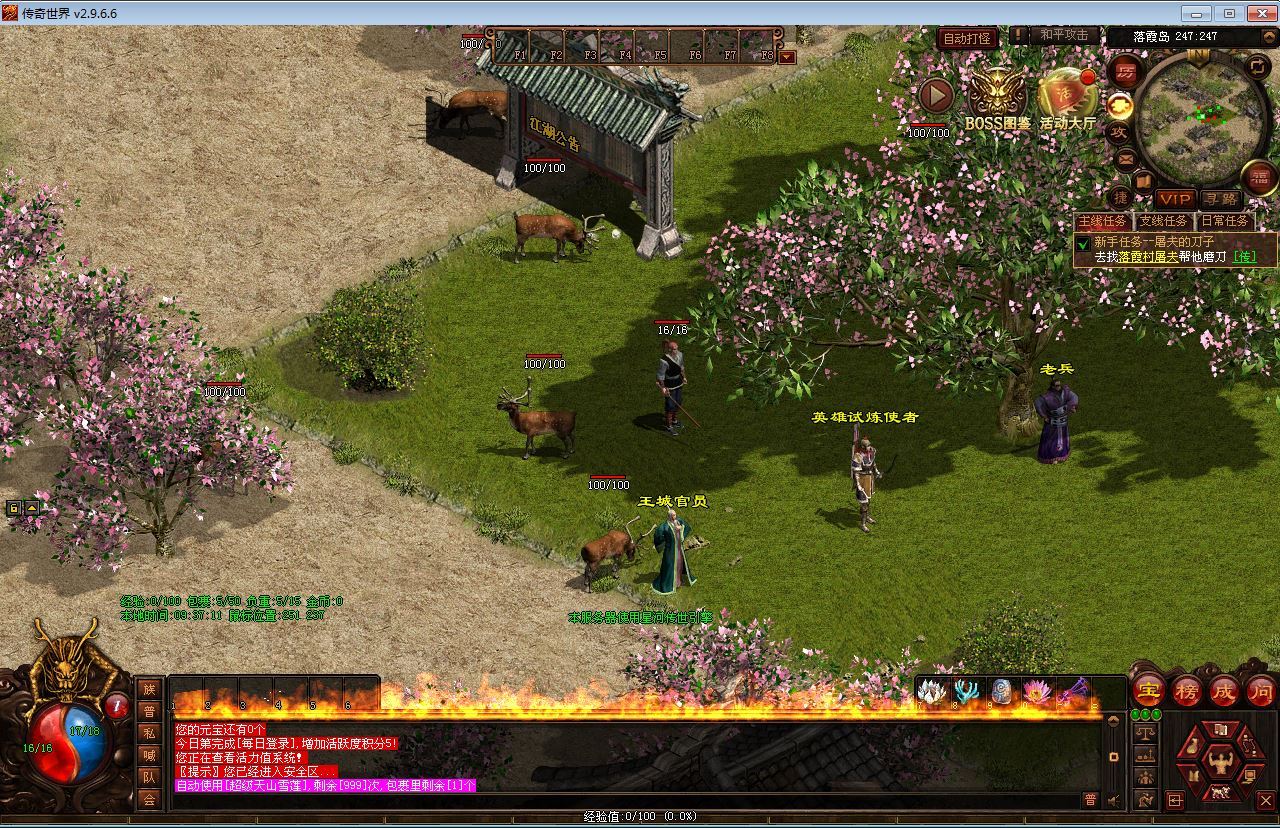Open the VIP panel
The width and height of the screenshot is (1280, 828).
[x=1175, y=199]
